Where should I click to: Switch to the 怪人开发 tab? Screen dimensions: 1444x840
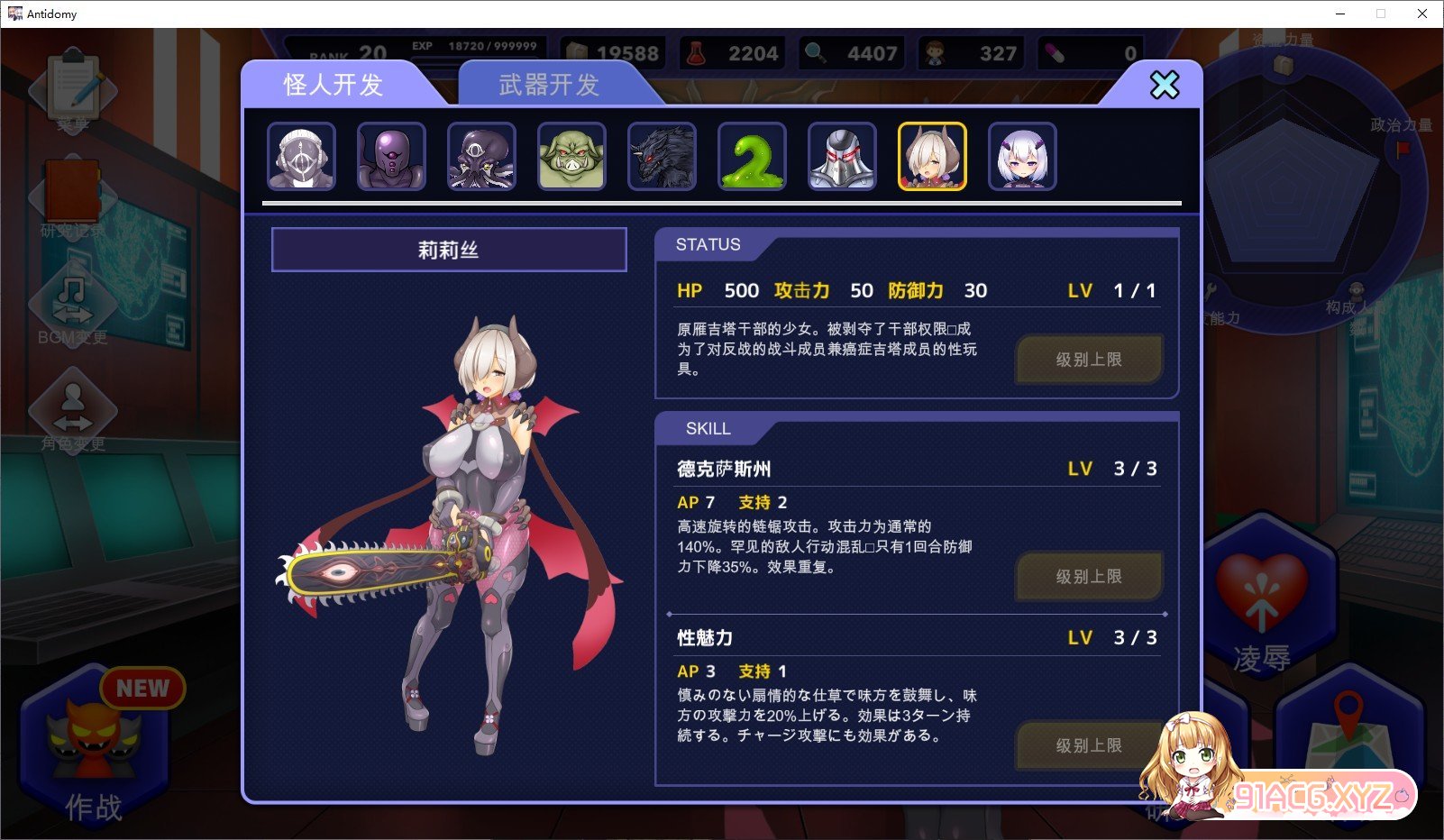pyautogui.click(x=334, y=85)
